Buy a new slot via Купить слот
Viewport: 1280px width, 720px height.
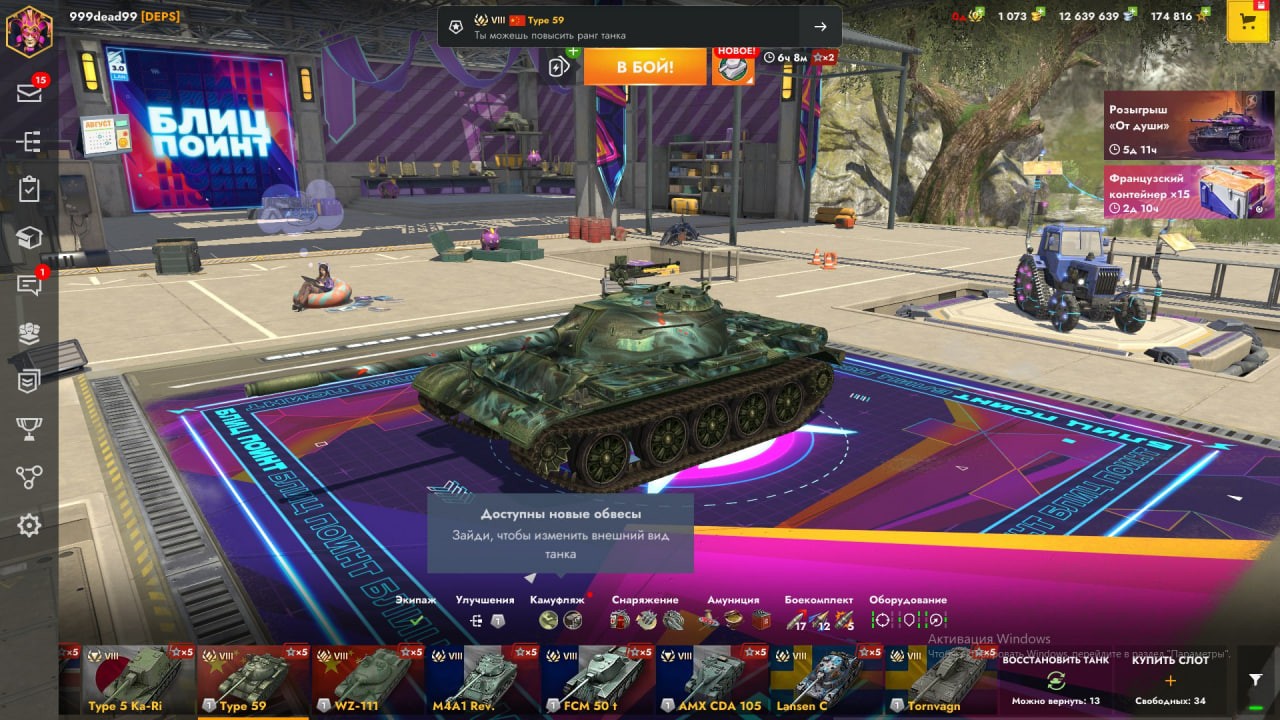tap(1170, 679)
